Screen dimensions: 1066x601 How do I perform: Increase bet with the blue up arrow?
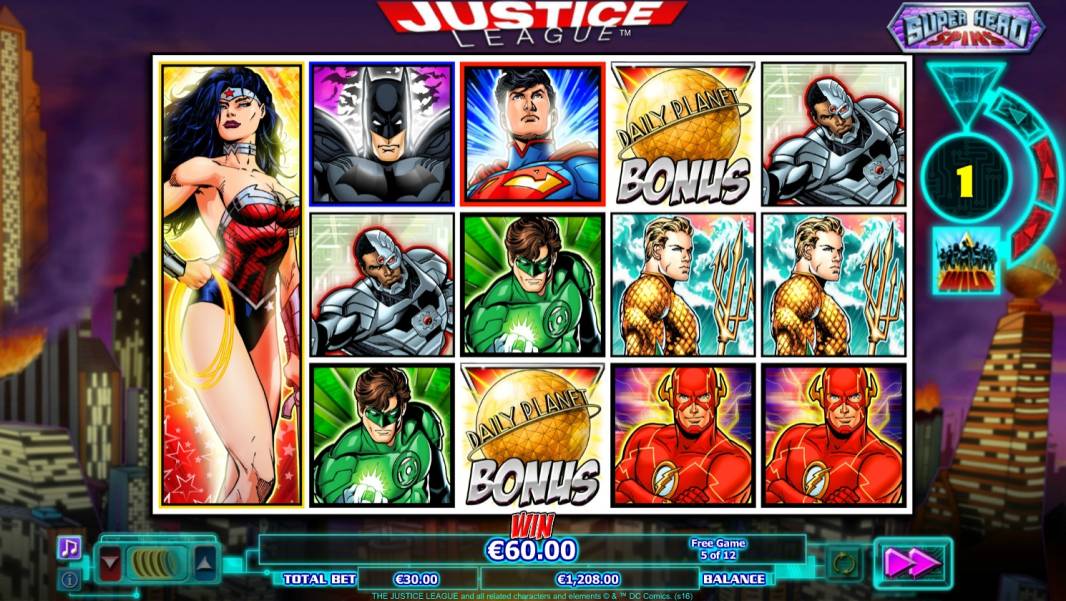(204, 563)
